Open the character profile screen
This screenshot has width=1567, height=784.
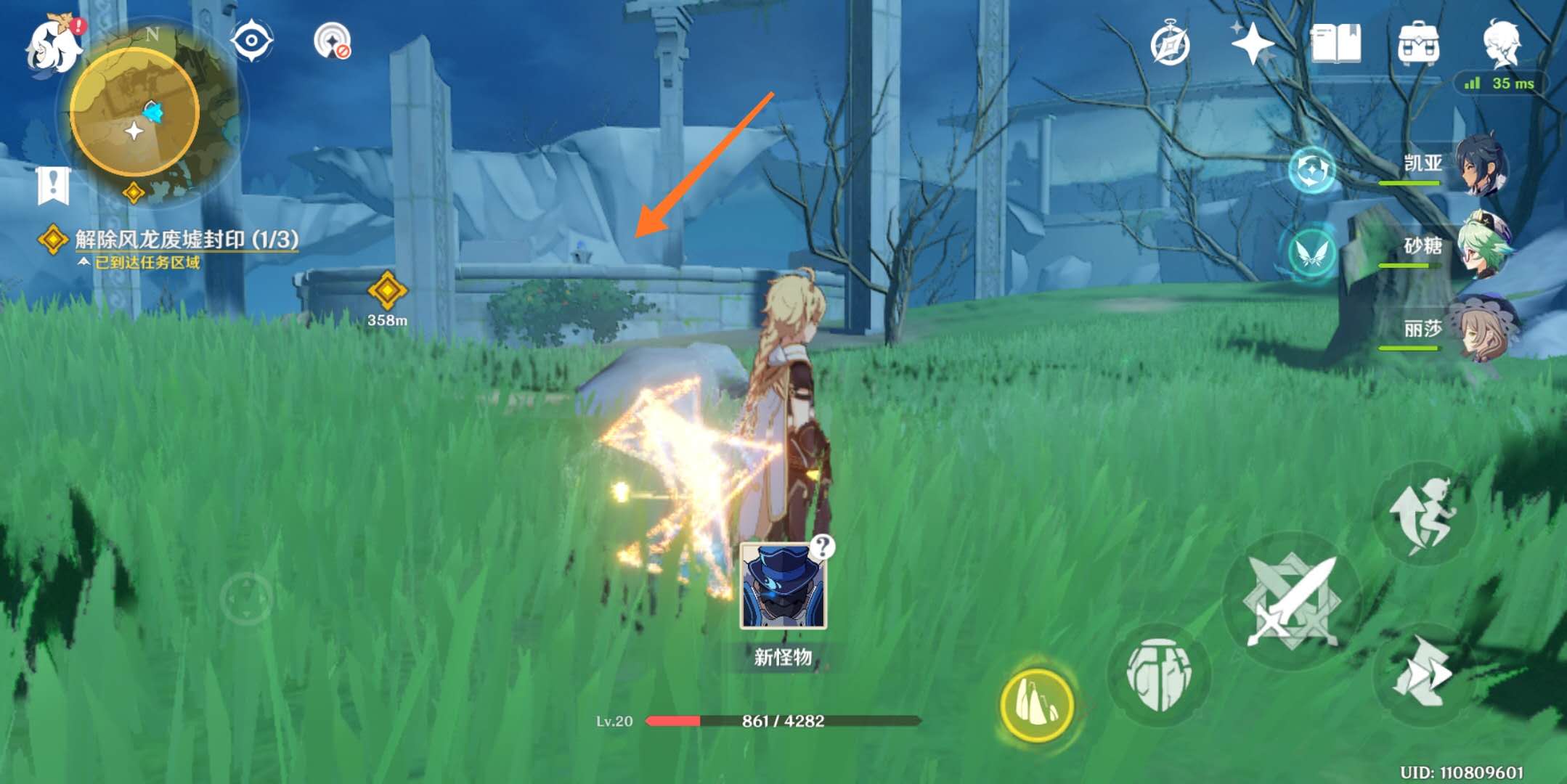pyautogui.click(x=1501, y=44)
